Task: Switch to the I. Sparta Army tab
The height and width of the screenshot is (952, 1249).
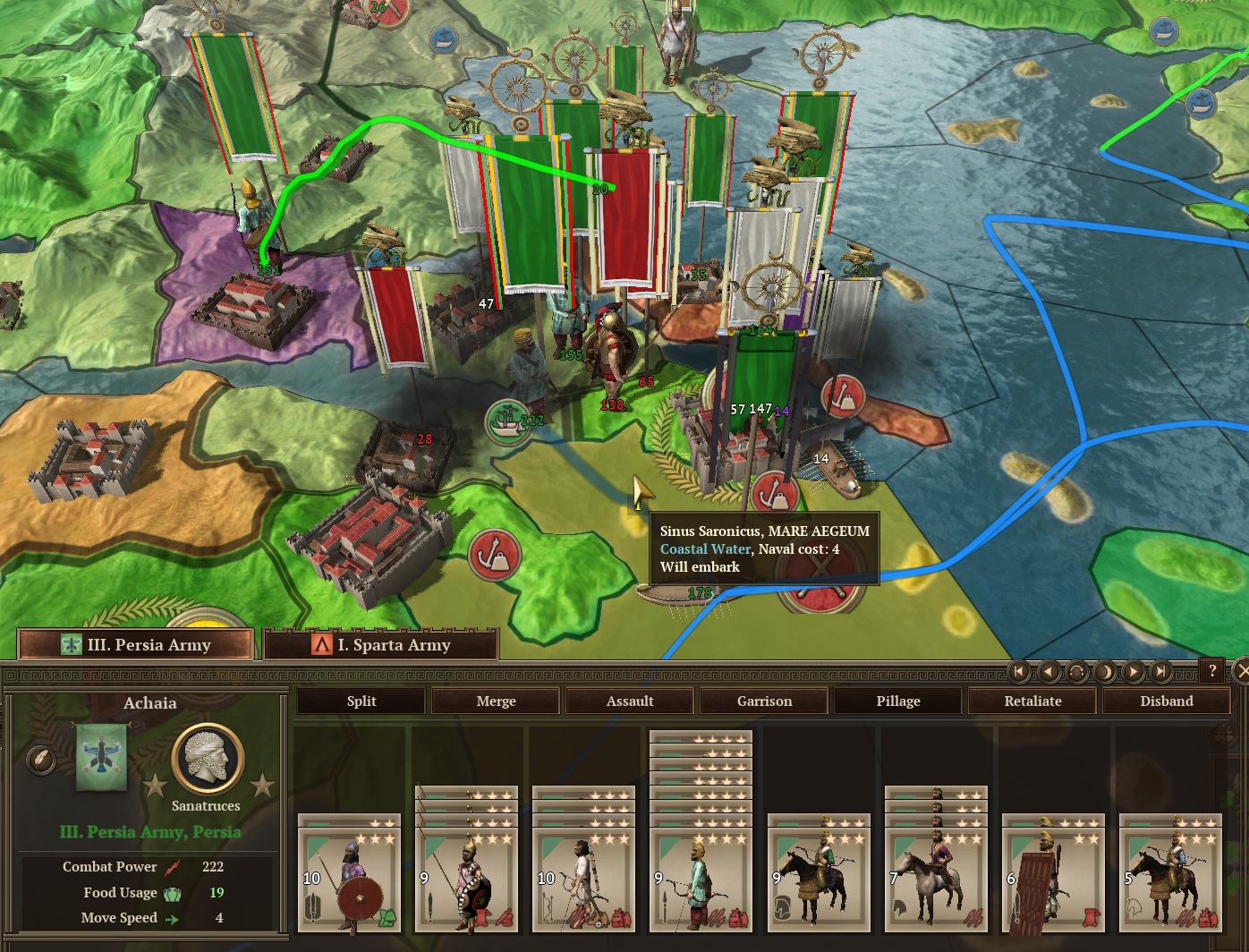Action: point(381,644)
